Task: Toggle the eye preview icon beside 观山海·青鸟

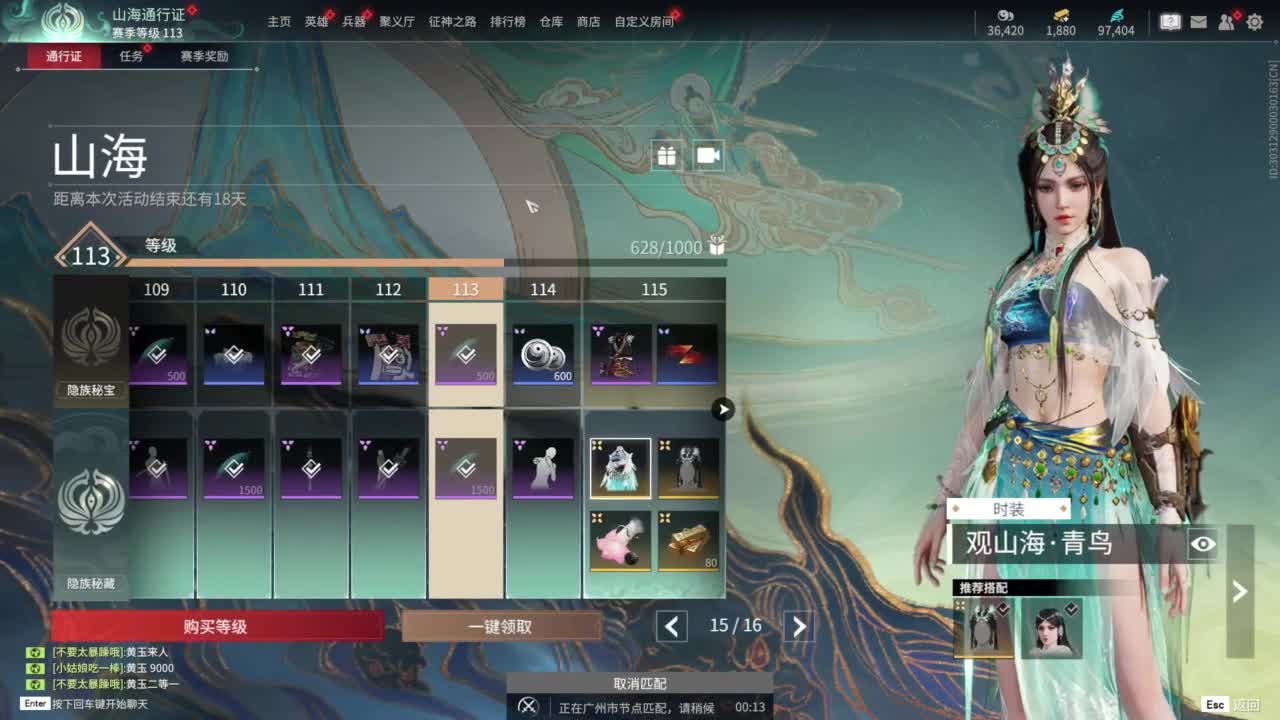Action: 1203,544
